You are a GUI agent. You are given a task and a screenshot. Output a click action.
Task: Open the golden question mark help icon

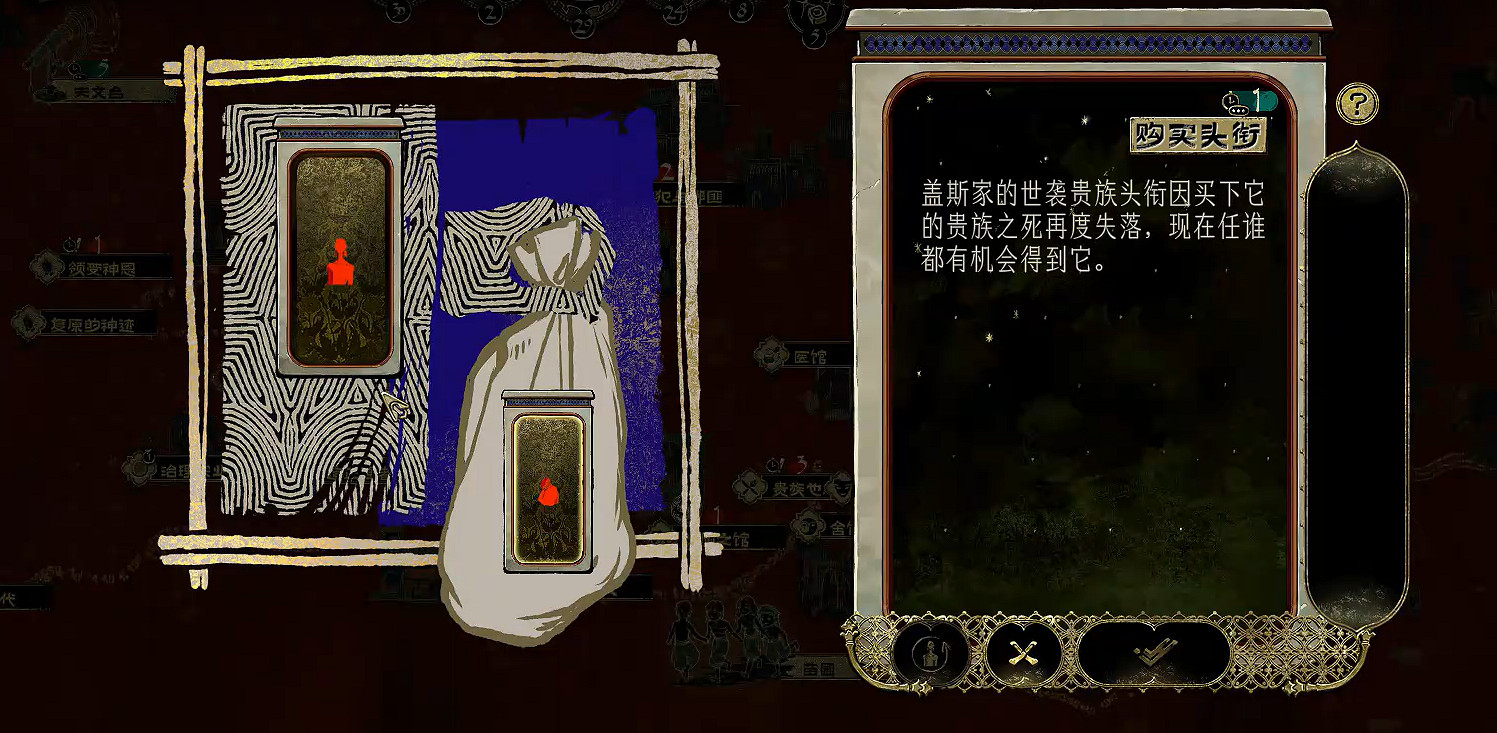1357,105
